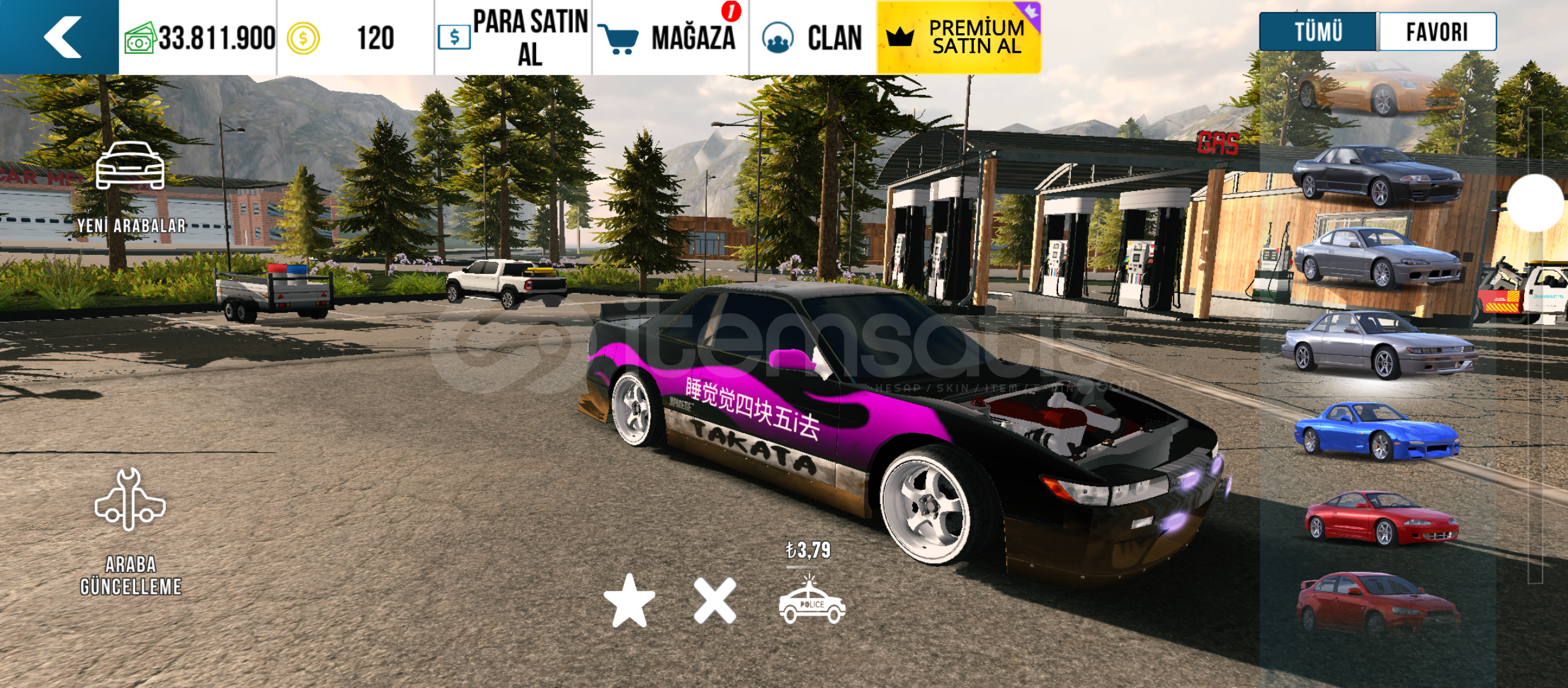The image size is (1568, 688).
Task: Pick the bright blue sports car thumbnail
Action: [x=1377, y=431]
